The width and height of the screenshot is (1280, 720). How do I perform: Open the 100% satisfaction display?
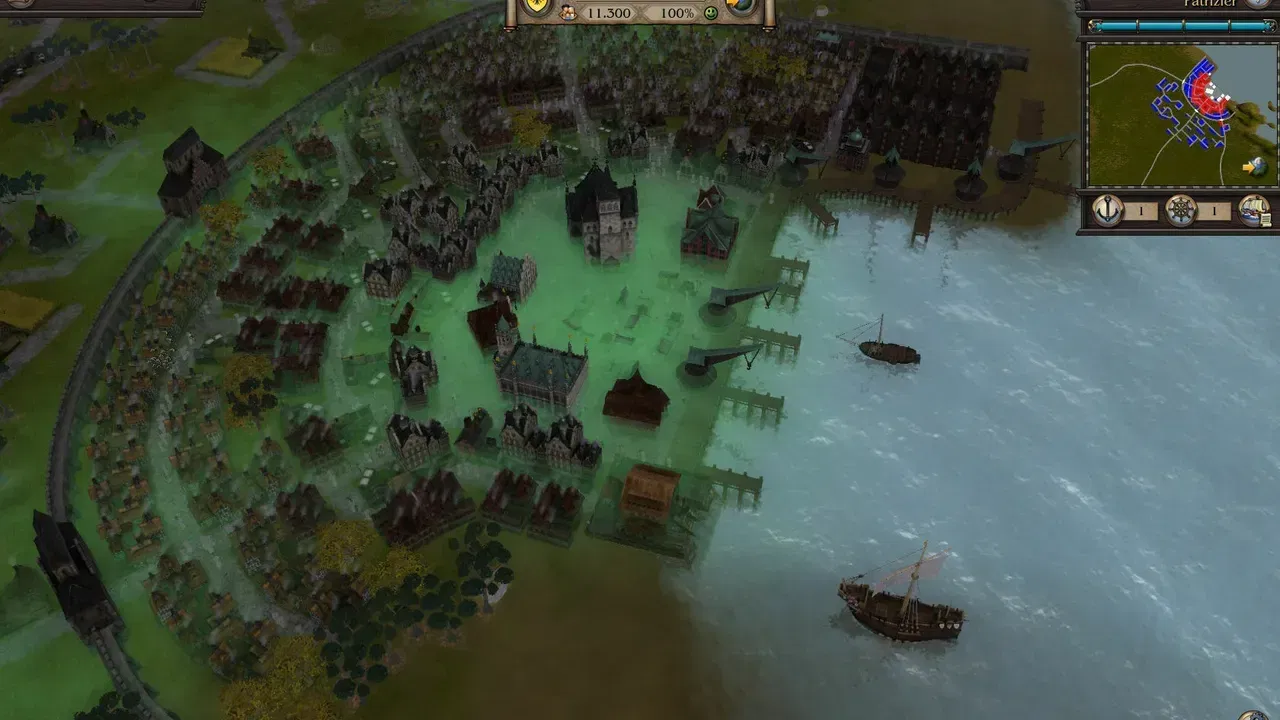click(678, 14)
